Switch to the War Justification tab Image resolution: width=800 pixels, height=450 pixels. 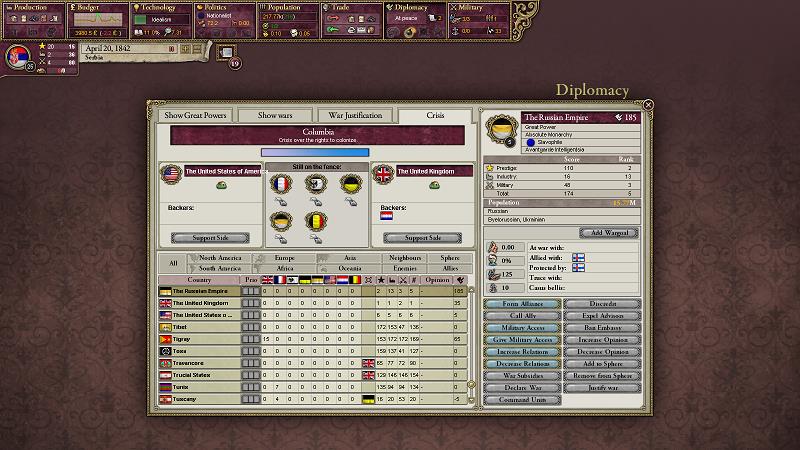point(356,116)
